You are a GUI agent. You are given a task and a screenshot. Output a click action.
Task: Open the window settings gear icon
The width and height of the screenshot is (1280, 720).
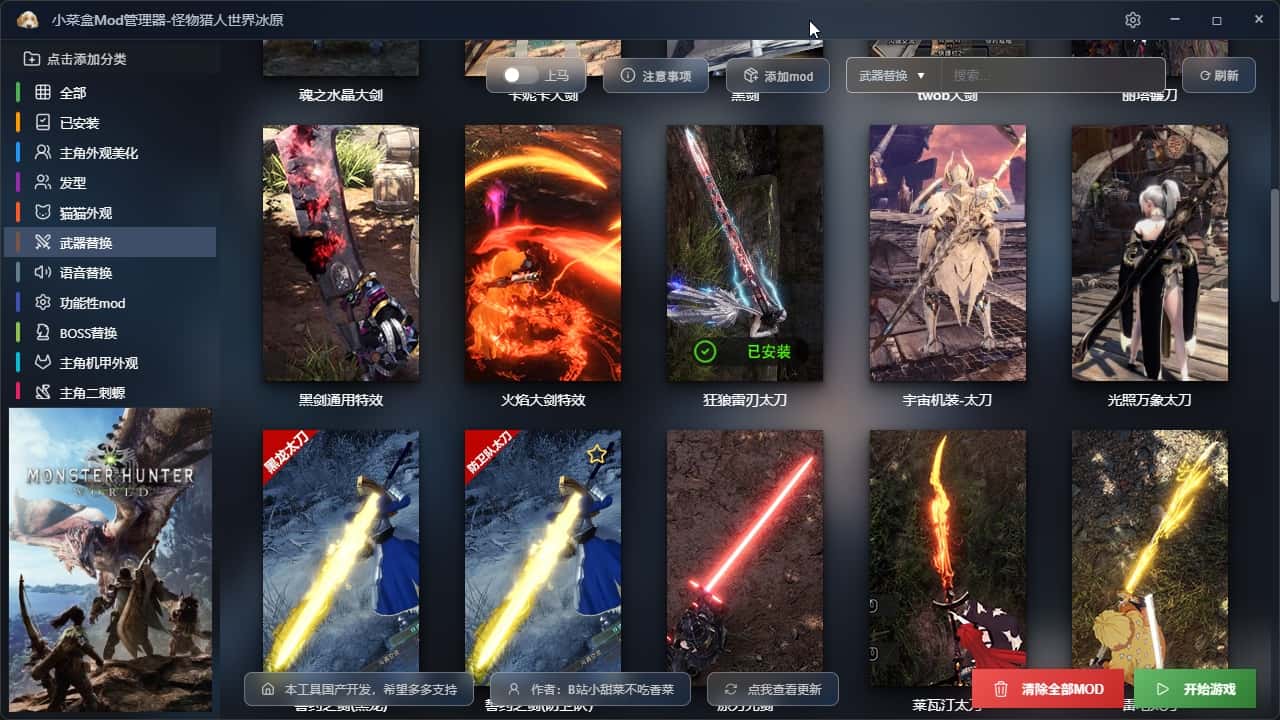tap(1132, 20)
